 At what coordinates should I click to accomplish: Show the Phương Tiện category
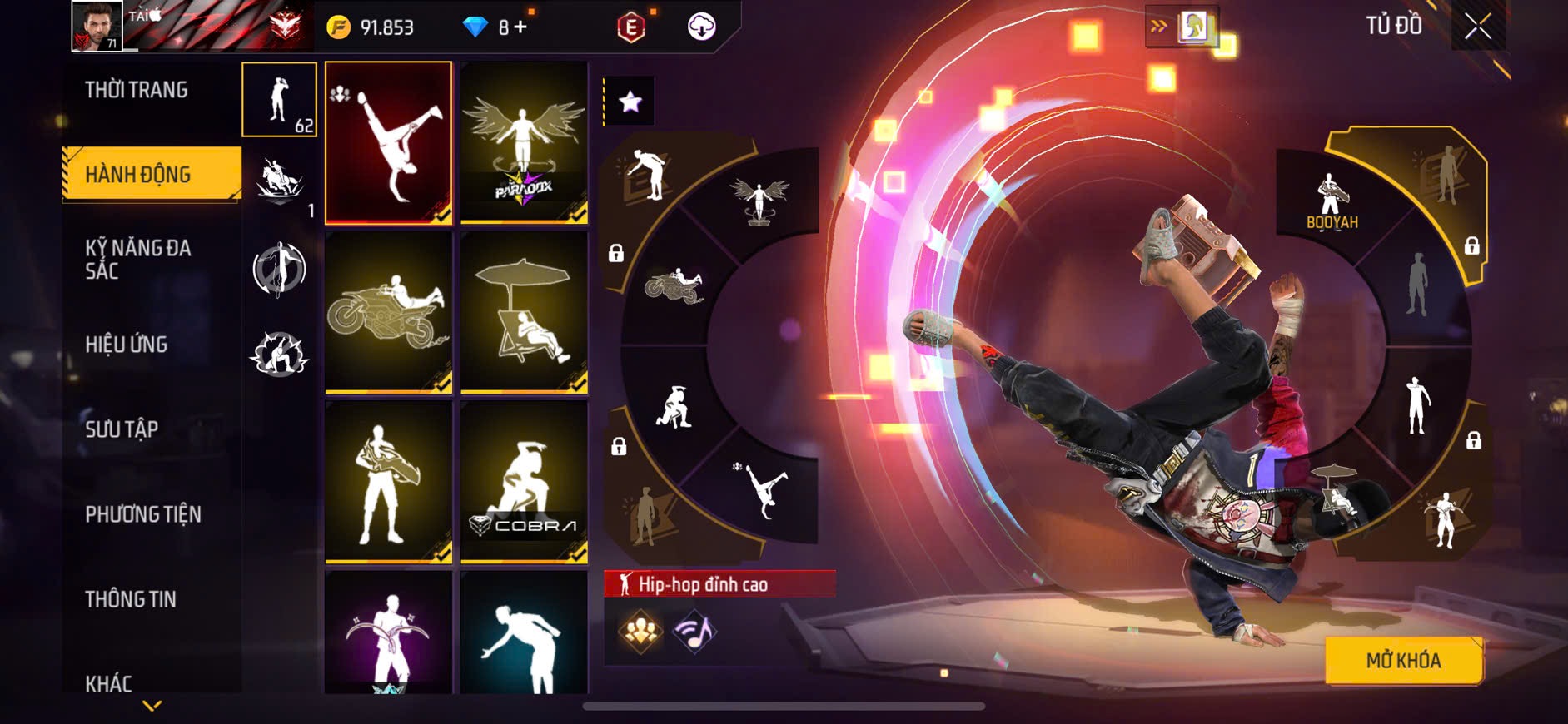click(143, 513)
